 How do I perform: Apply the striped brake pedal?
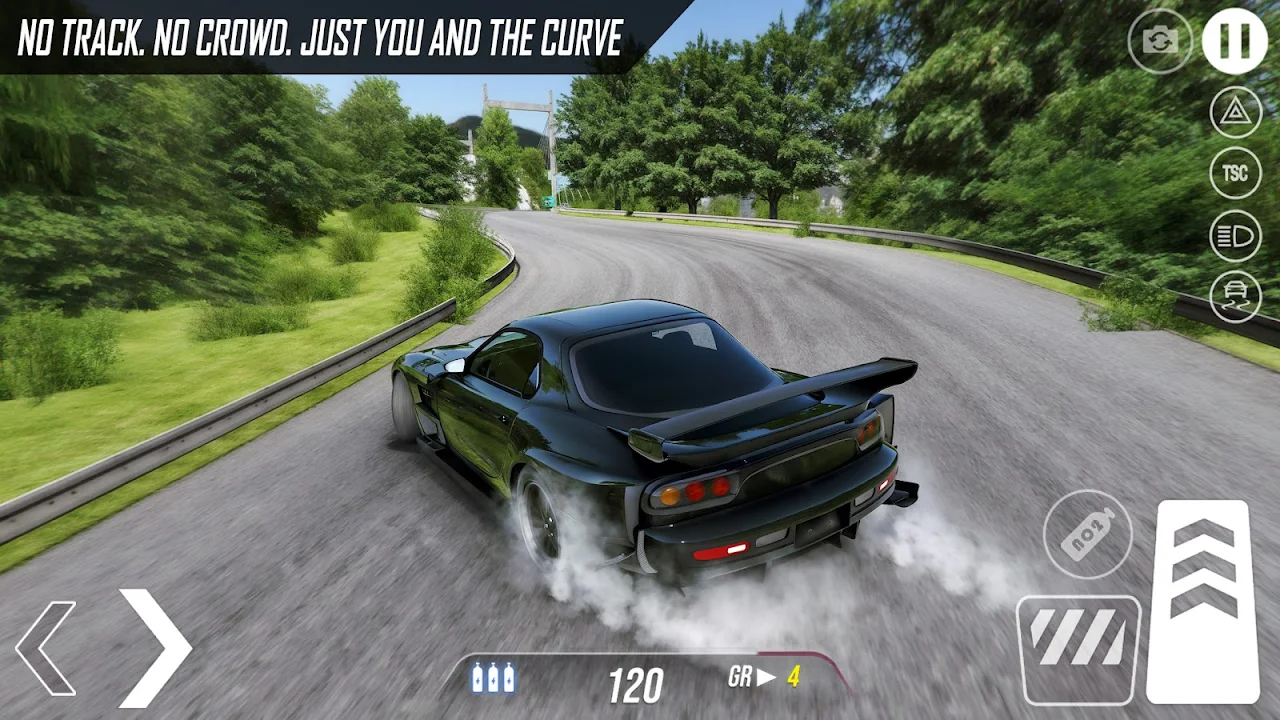tap(1078, 650)
